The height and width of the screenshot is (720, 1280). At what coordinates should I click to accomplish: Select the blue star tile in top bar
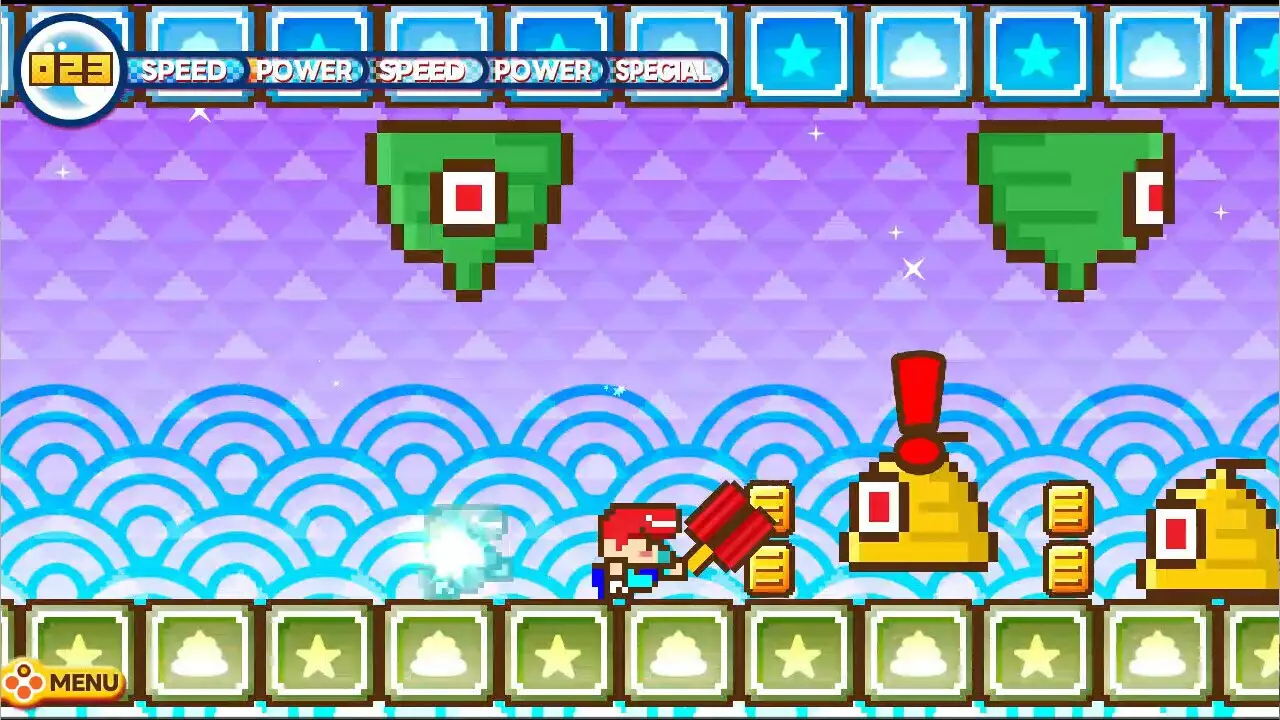(x=798, y=55)
